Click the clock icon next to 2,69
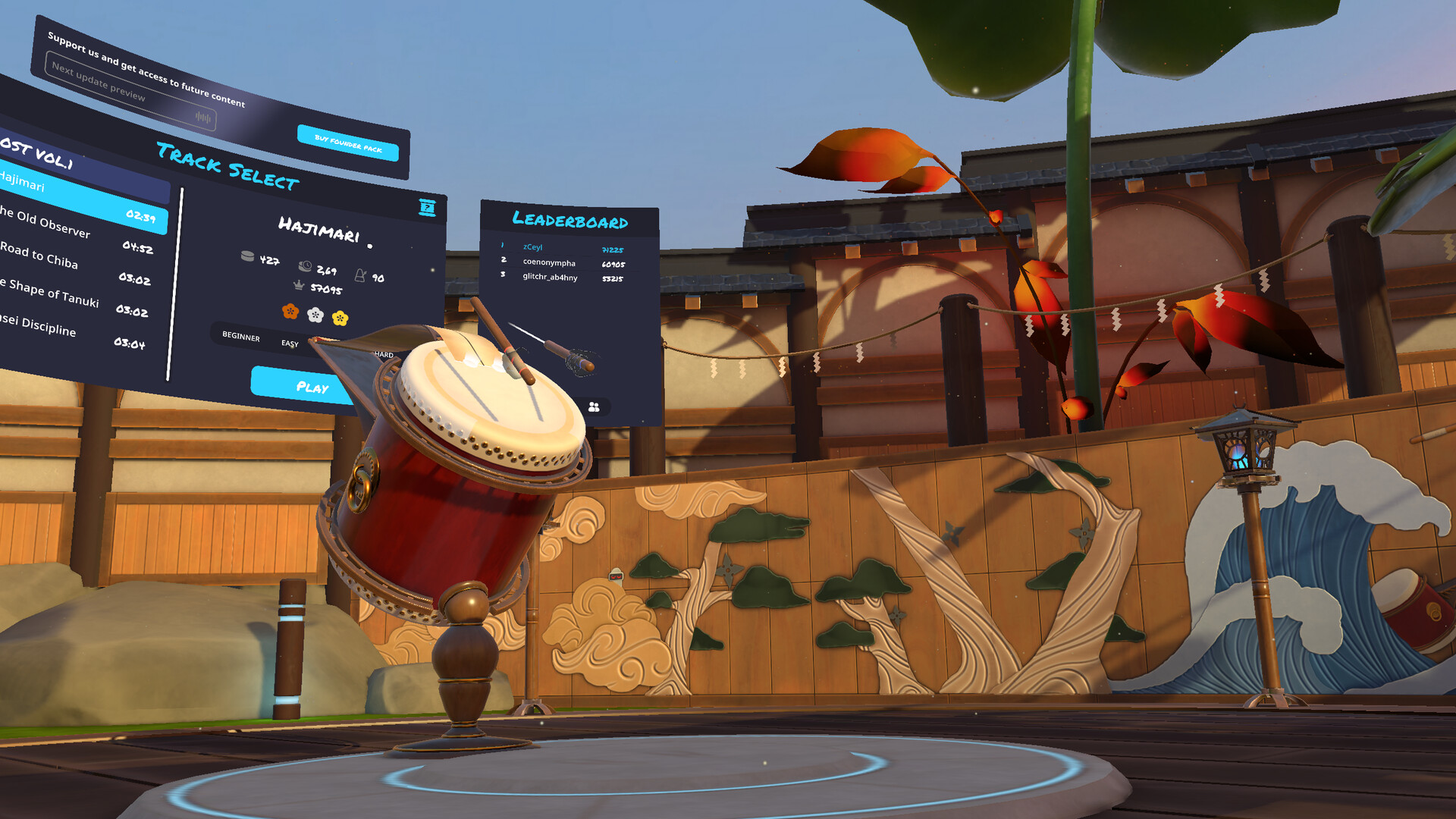This screenshot has height=819, width=1456. (305, 266)
